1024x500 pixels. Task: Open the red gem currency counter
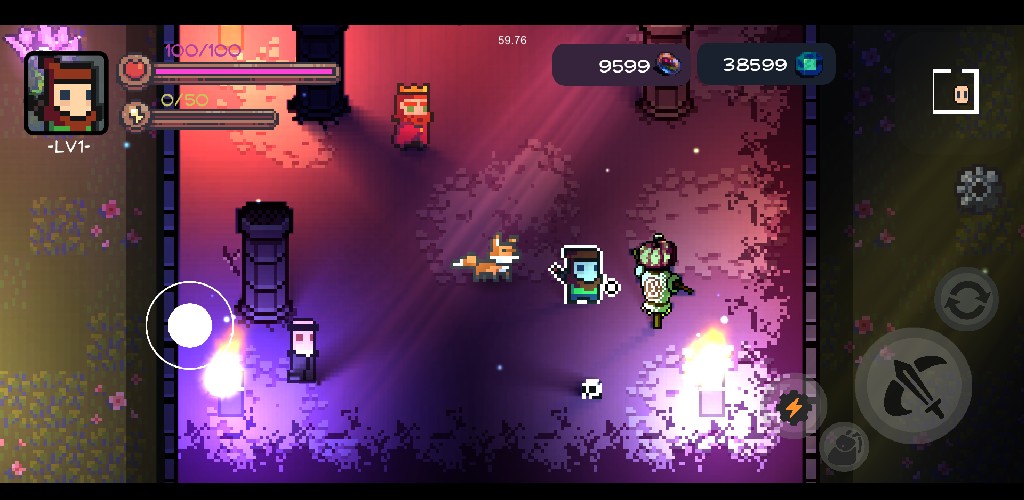621,65
